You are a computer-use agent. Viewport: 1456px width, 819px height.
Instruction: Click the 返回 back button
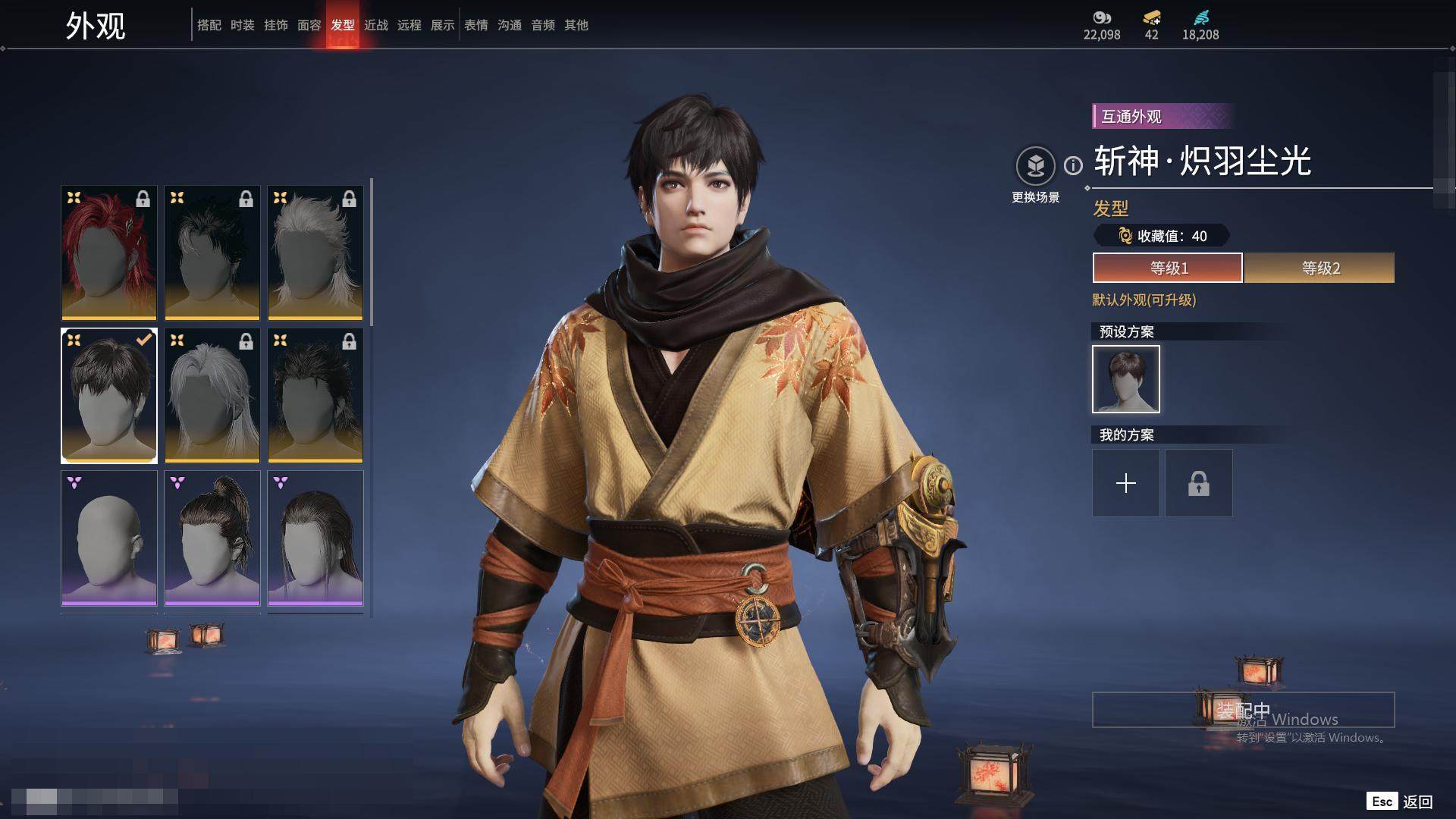click(x=1417, y=802)
